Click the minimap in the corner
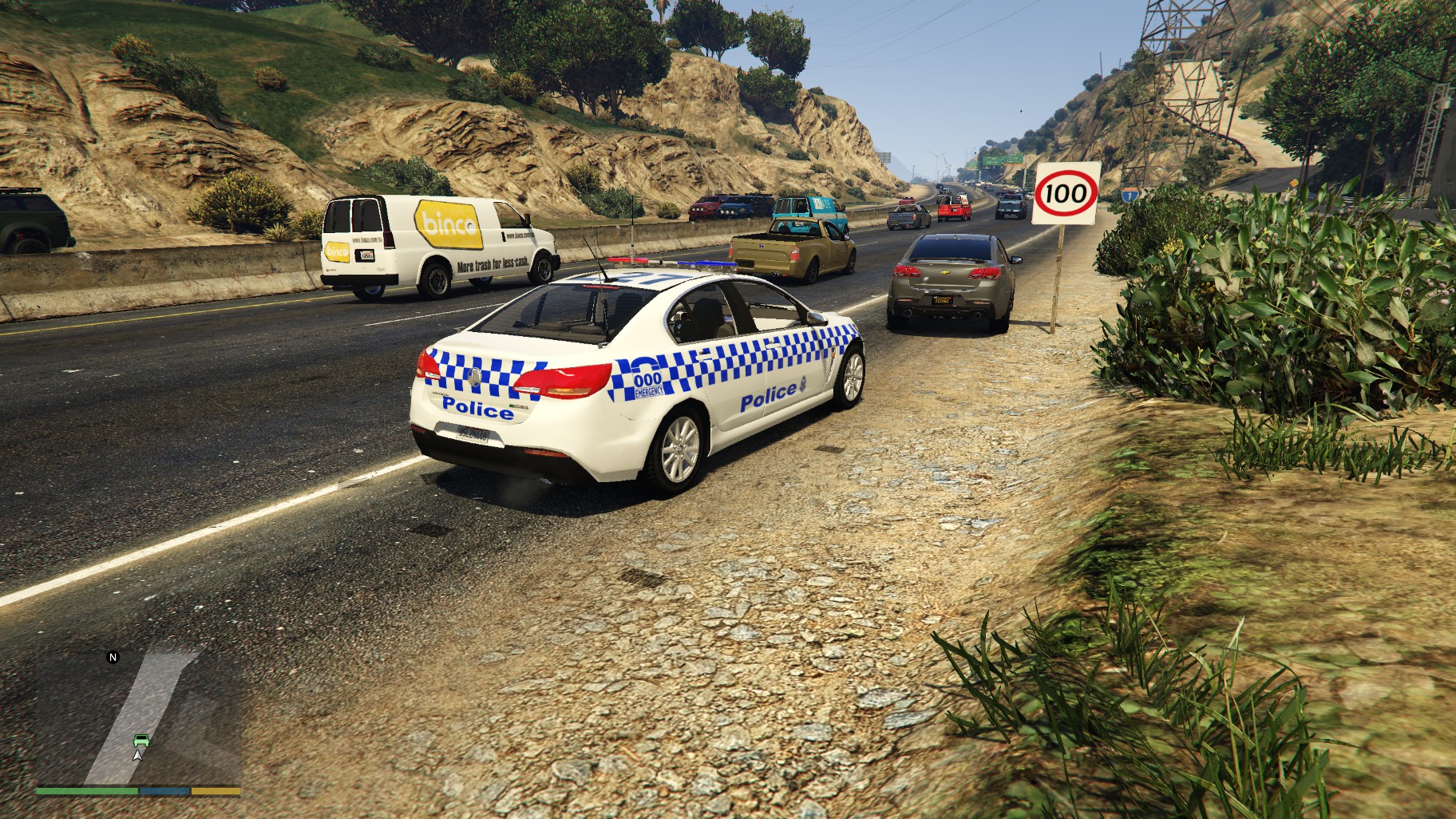The width and height of the screenshot is (1456, 819). click(x=137, y=717)
